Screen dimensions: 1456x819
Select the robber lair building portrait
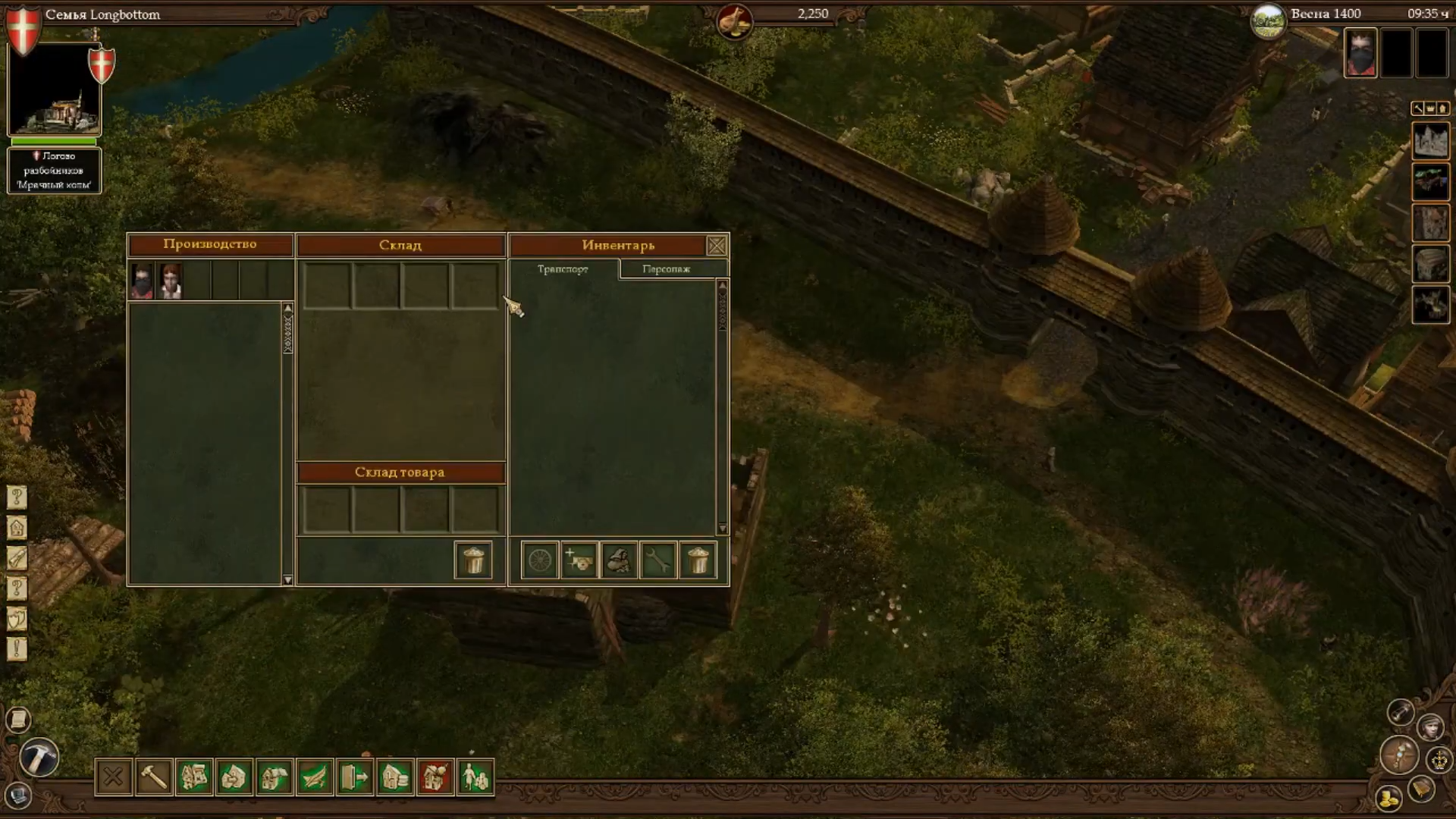[54, 91]
